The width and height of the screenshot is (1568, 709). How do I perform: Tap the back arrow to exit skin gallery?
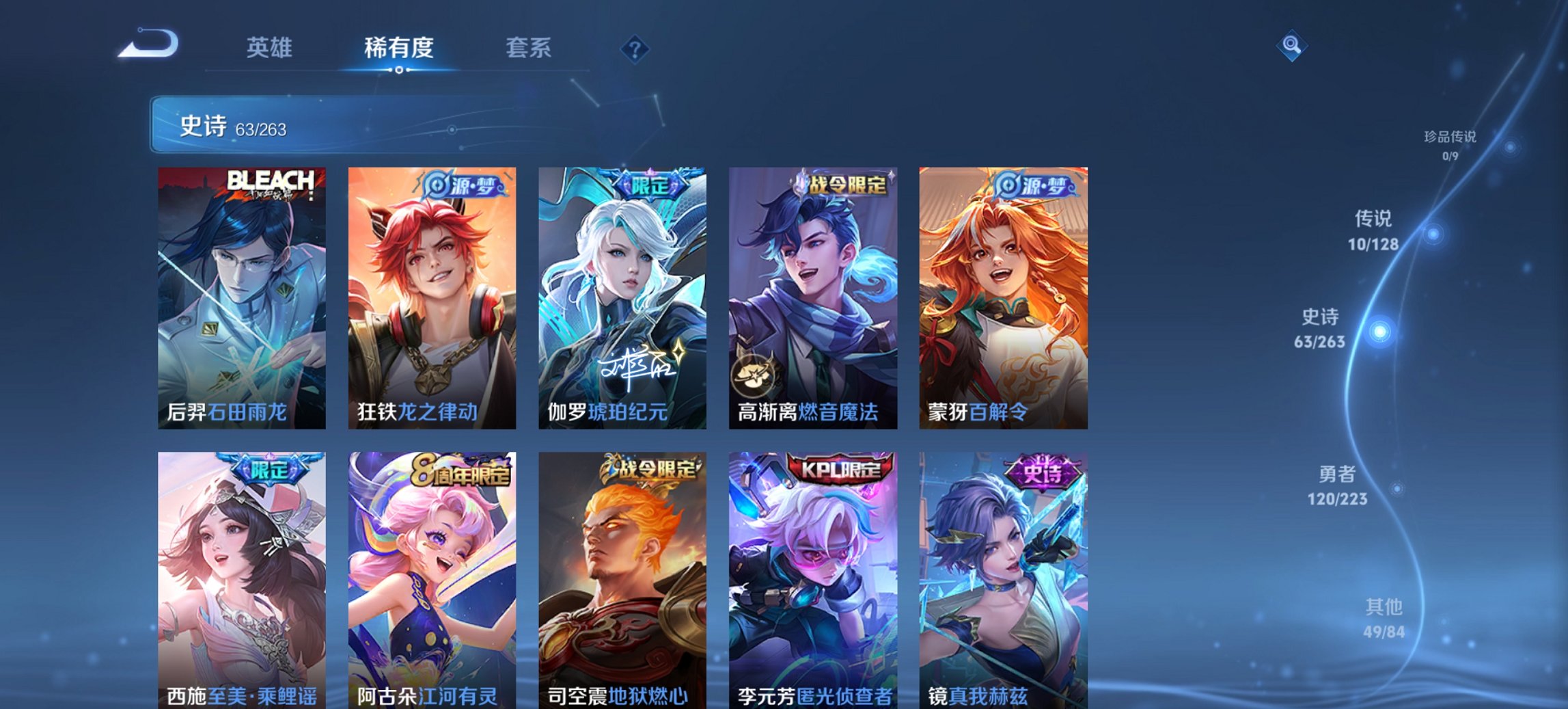point(149,44)
